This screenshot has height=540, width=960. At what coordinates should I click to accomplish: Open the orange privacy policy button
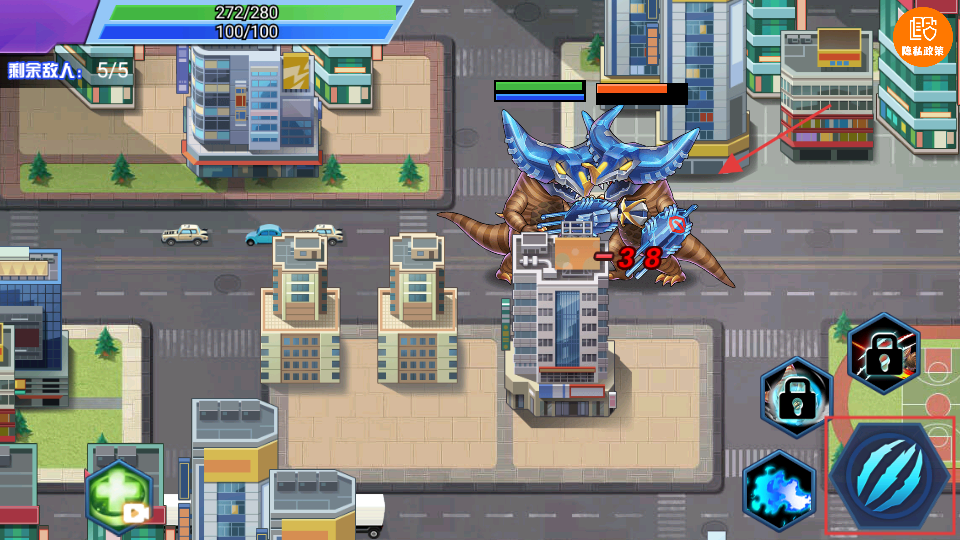tap(922, 37)
